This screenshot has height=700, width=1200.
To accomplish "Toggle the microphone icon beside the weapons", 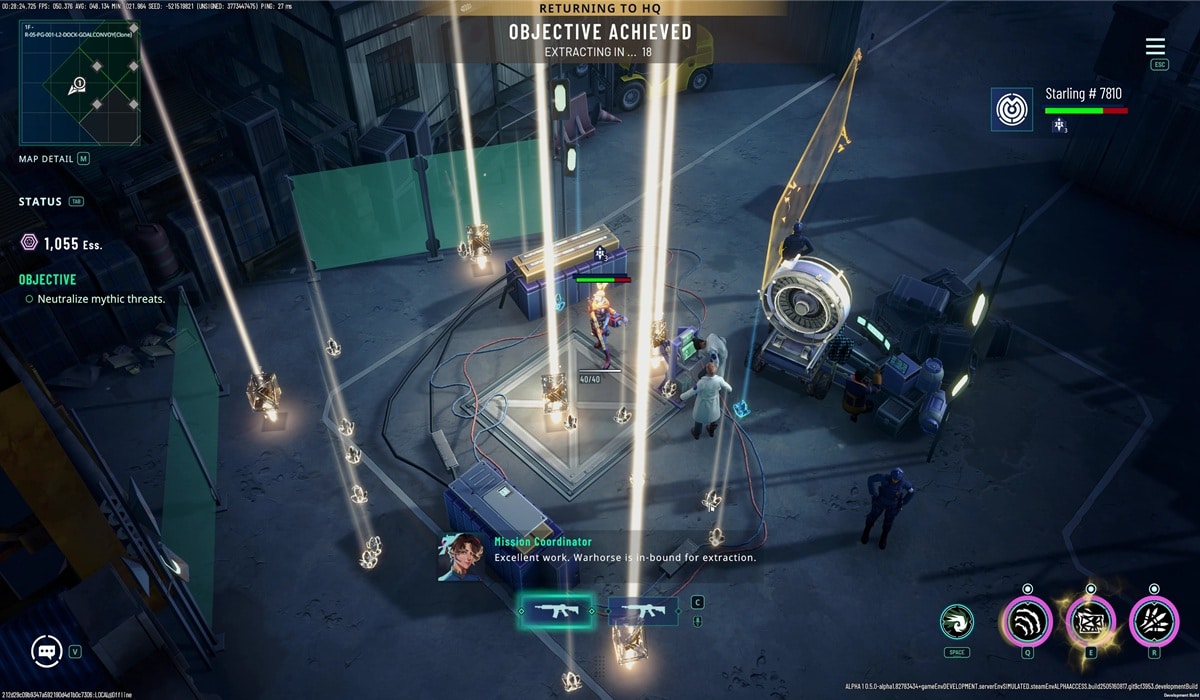I will pyautogui.click(x=697, y=621).
